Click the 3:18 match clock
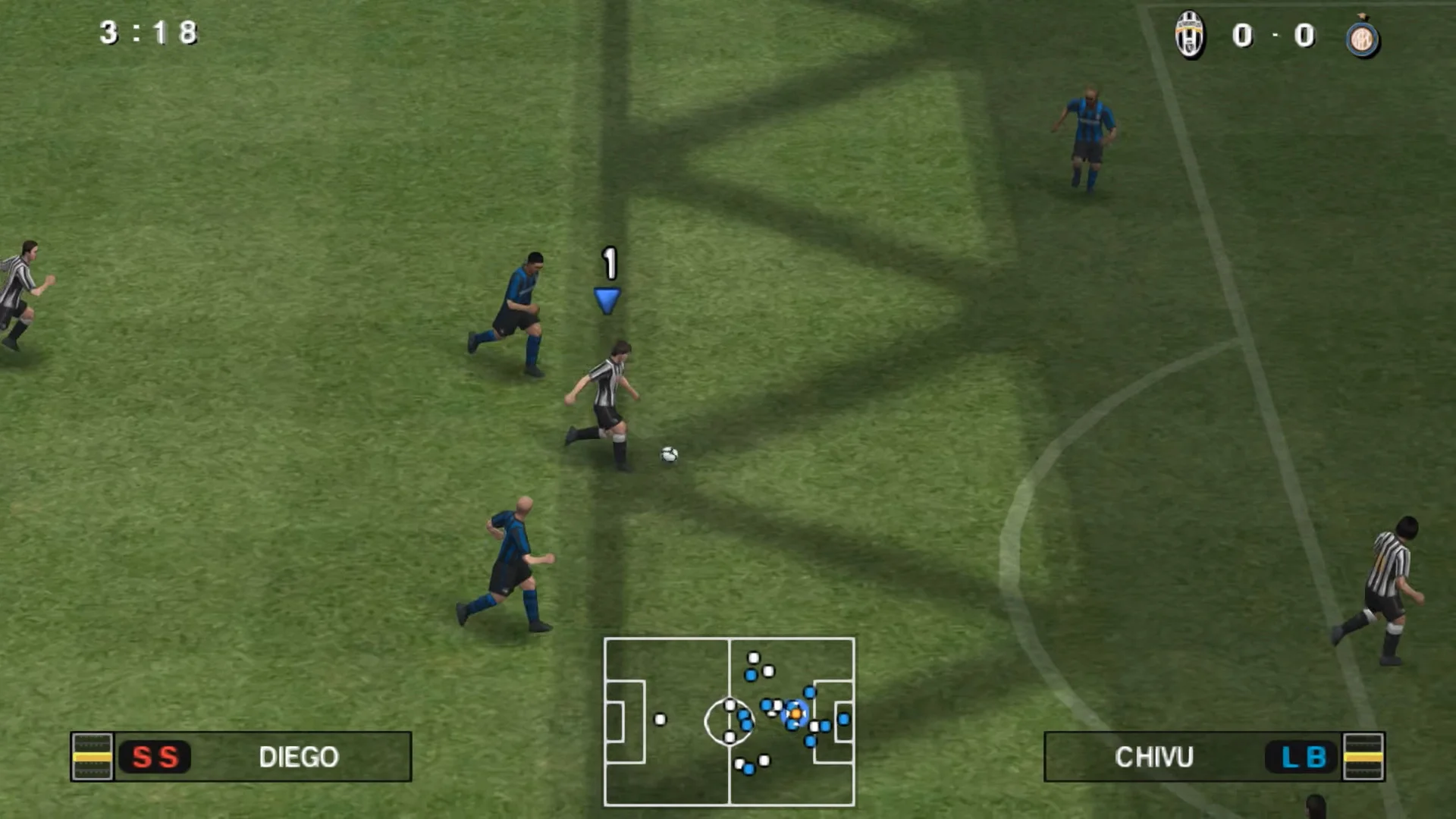The image size is (1456, 819). pyautogui.click(x=148, y=33)
